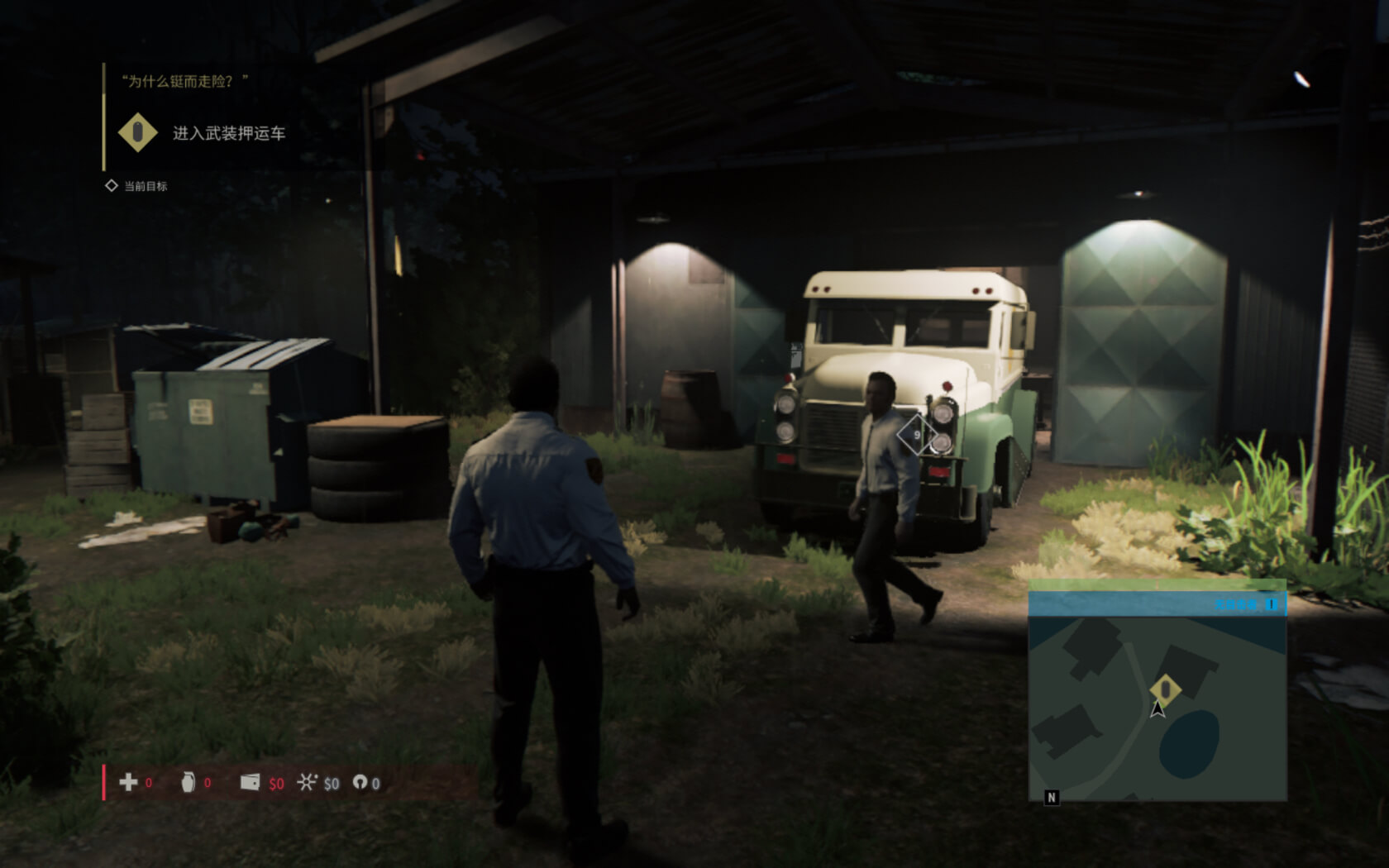Select the diamond waypoint marker on the truck
This screenshot has width=1389, height=868.
click(x=916, y=435)
